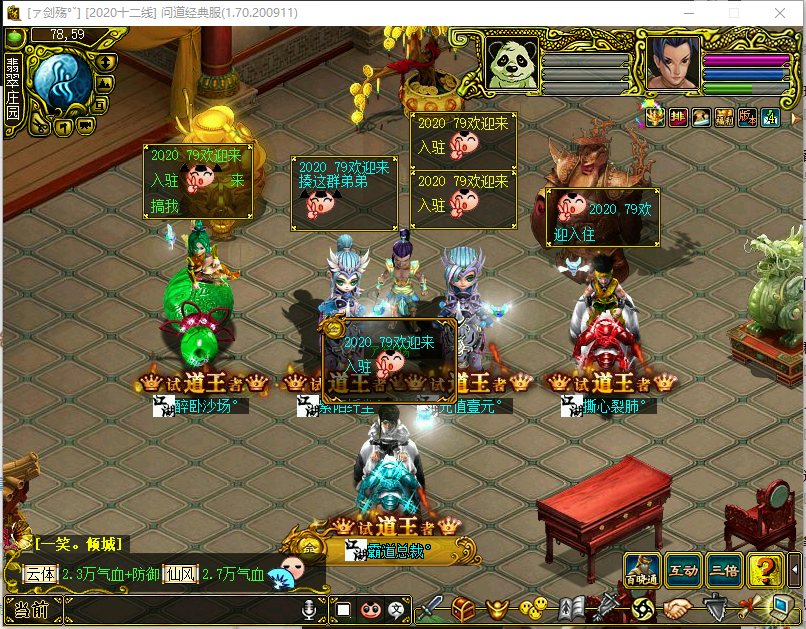Open the emoji face picker in chat bar
Image resolution: width=806 pixels, height=629 pixels.
pos(369,608)
